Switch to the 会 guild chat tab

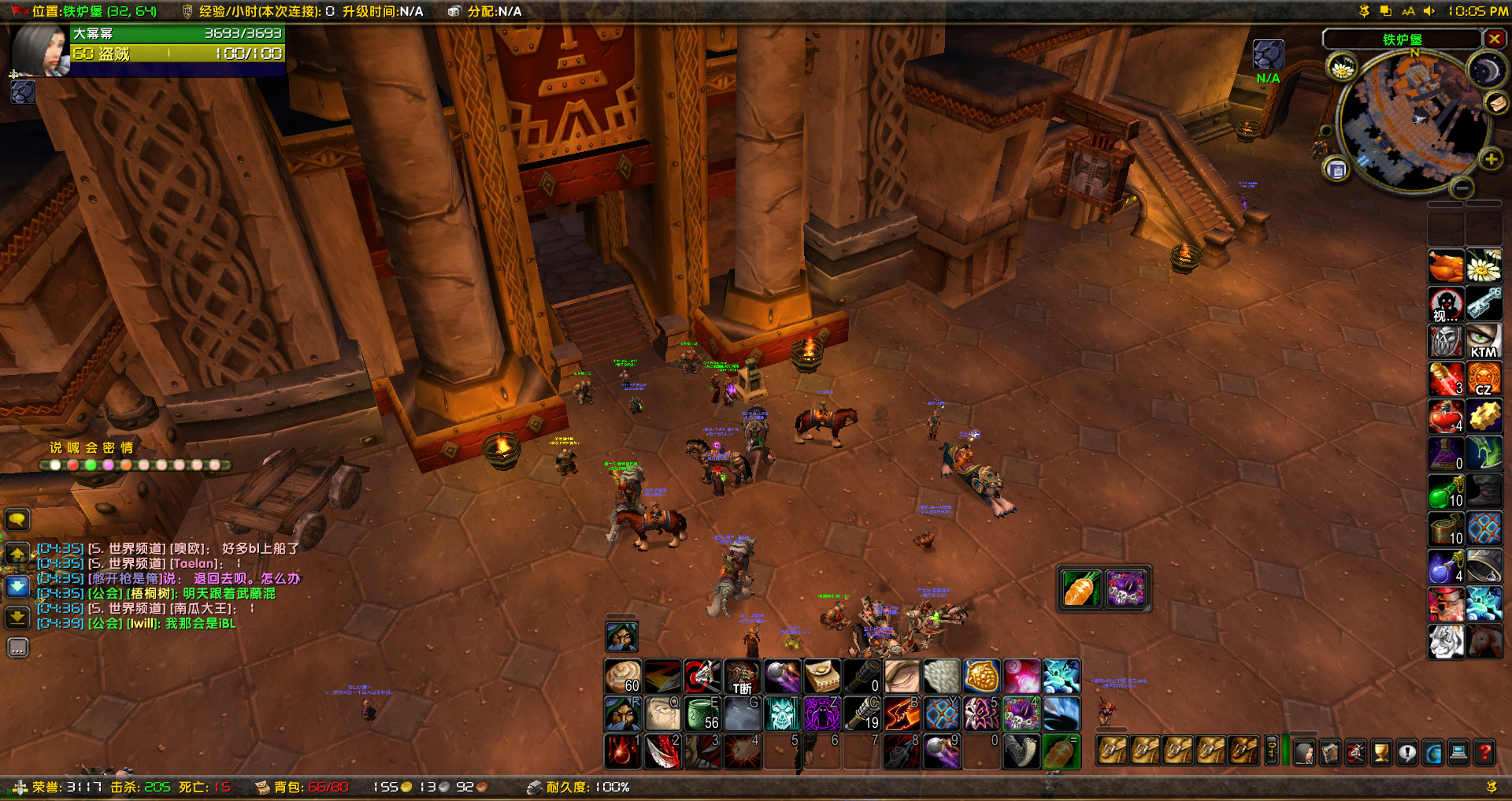point(92,448)
